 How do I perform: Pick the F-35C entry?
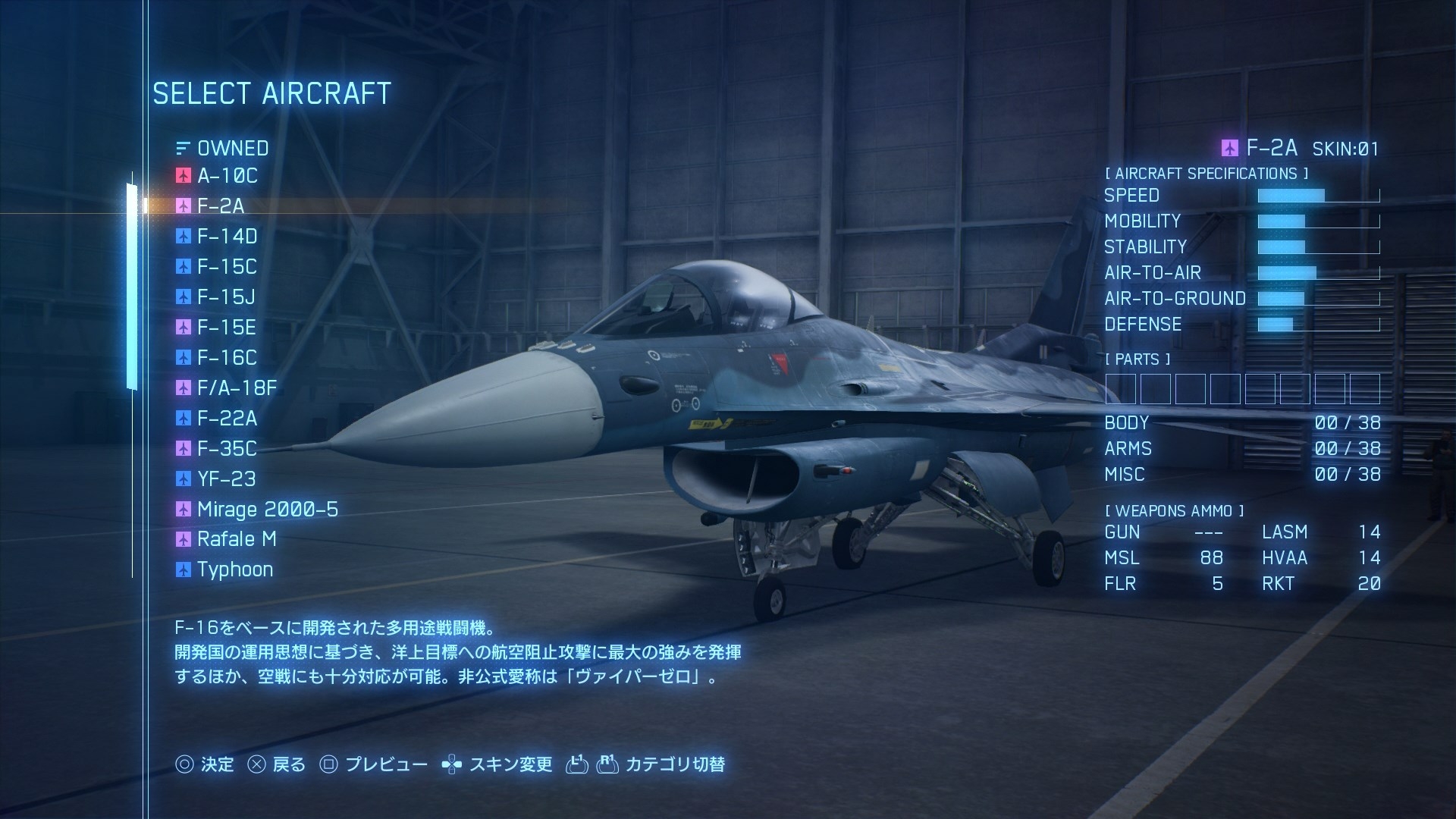(227, 449)
